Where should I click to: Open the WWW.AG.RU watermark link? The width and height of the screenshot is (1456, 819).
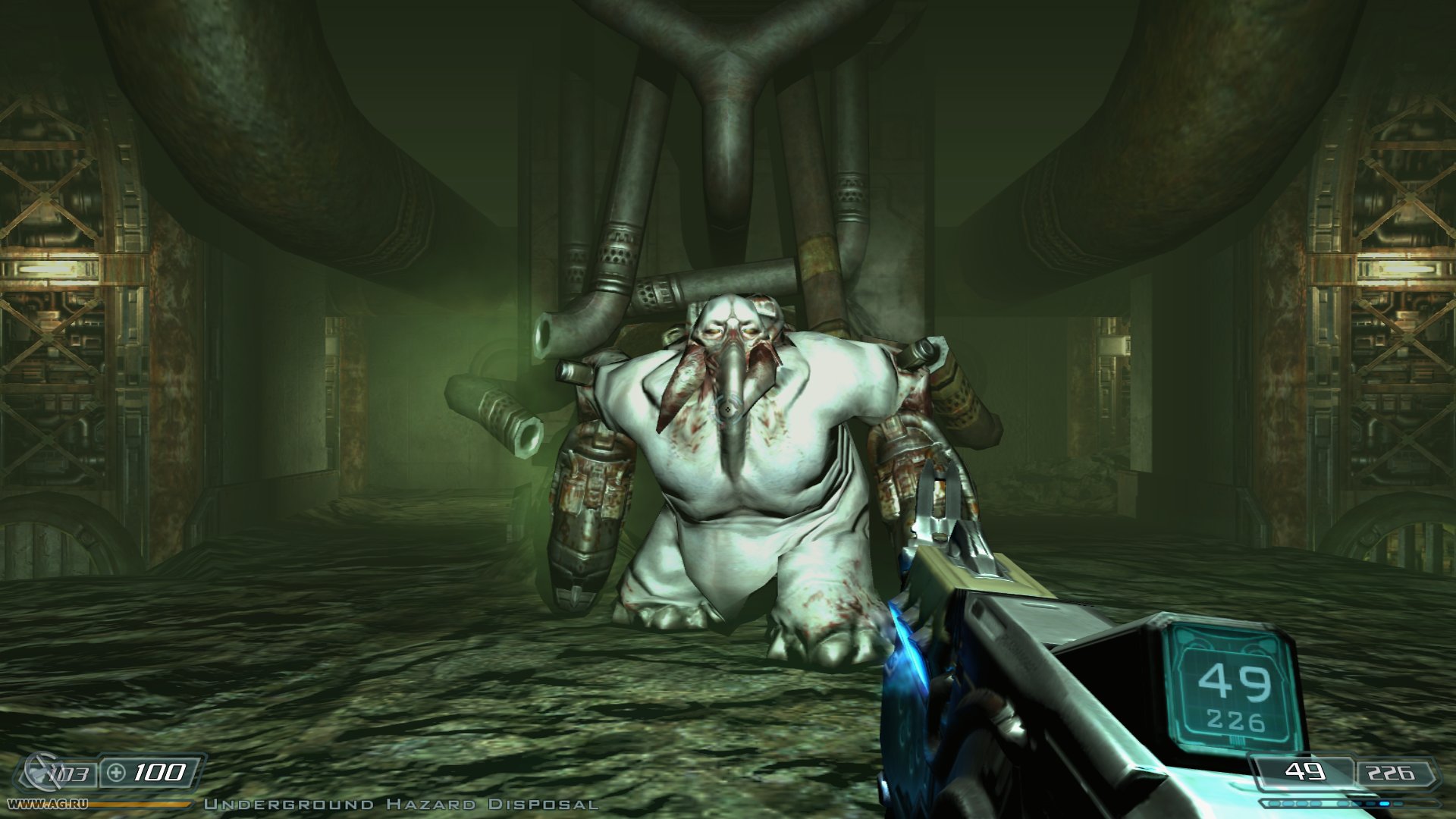coord(47,803)
